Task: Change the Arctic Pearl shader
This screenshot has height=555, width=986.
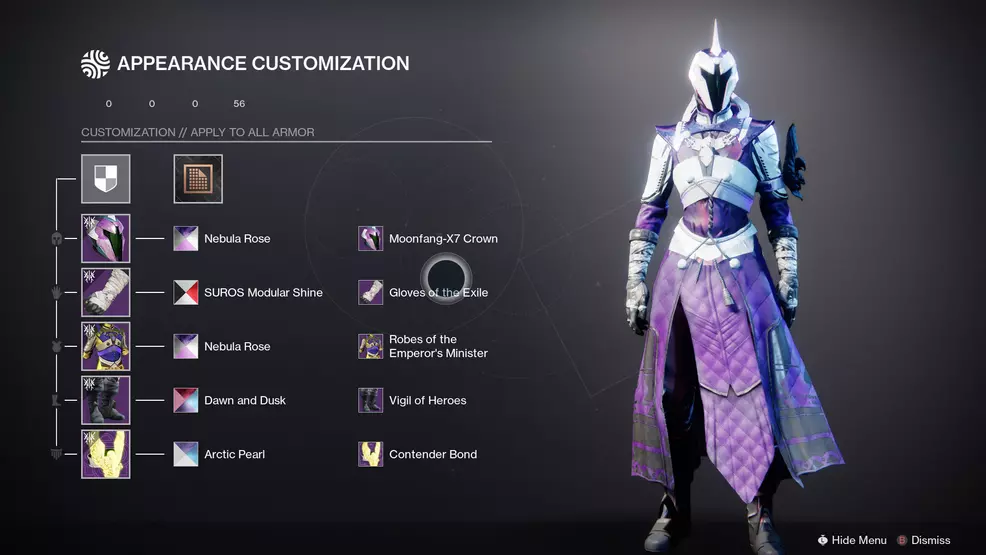Action: pyautogui.click(x=186, y=454)
